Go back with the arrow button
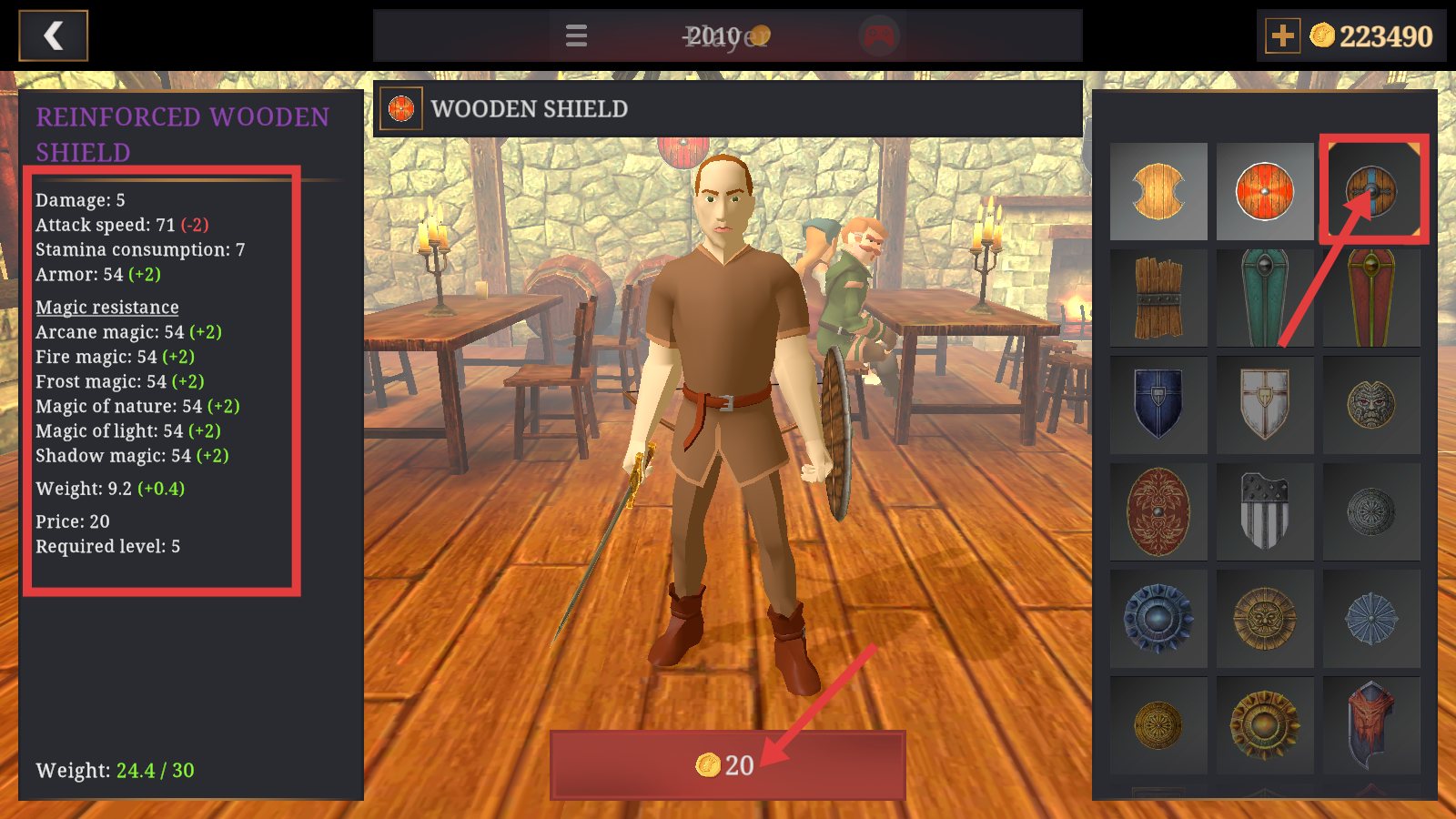The image size is (1456, 819). coord(54,35)
